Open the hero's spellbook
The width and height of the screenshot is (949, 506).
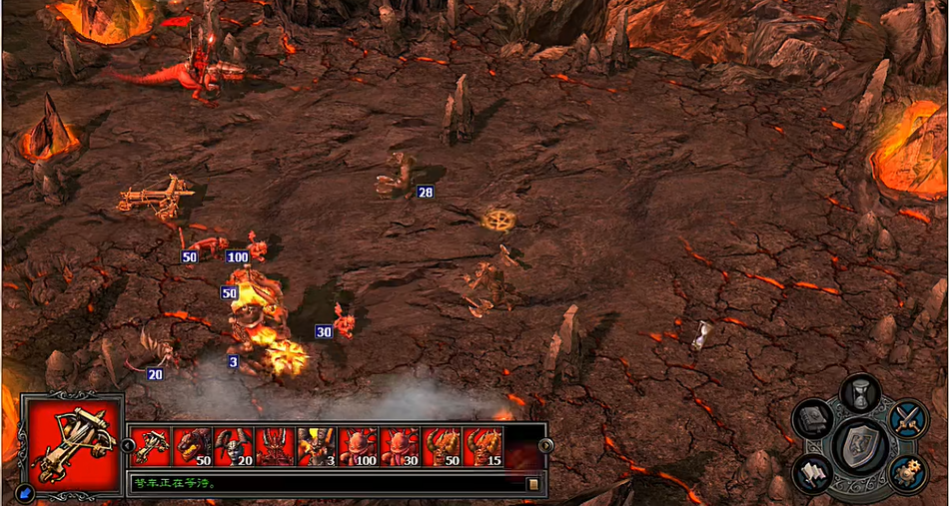(x=813, y=418)
